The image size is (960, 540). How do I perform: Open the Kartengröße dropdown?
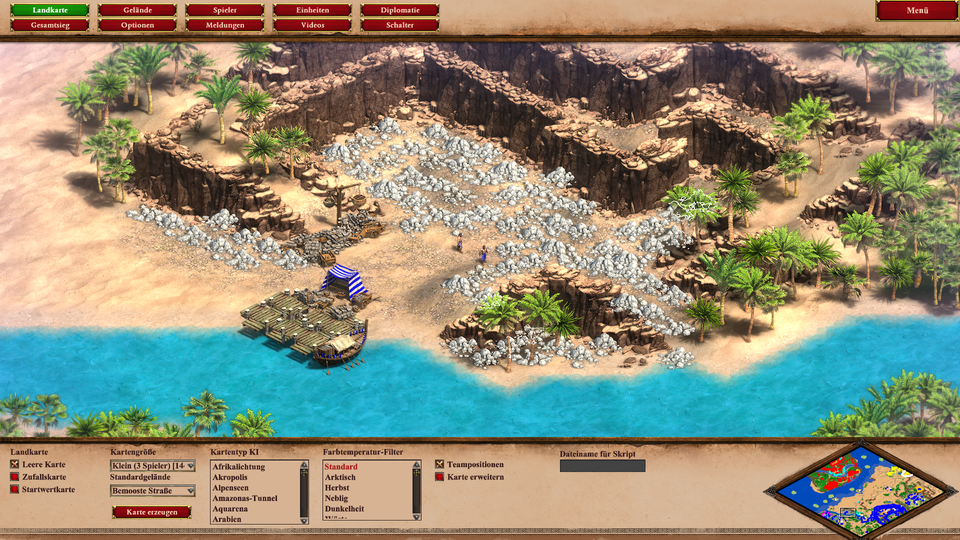[x=153, y=465]
